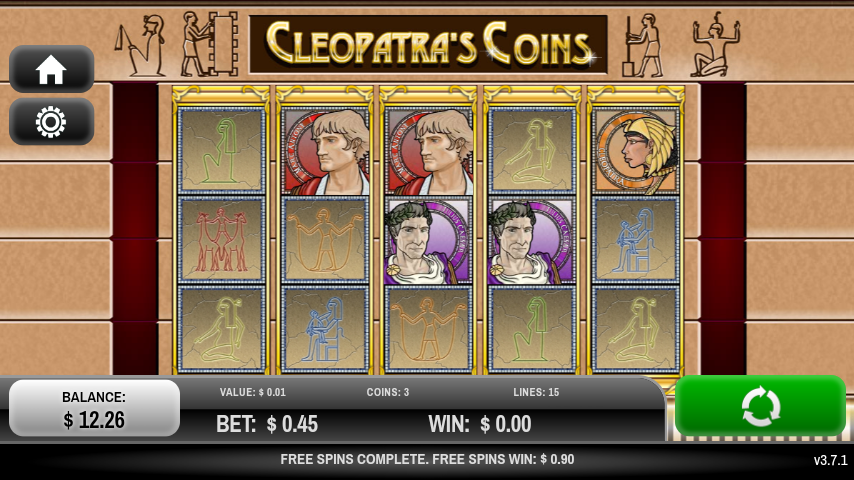Image resolution: width=854 pixels, height=480 pixels.
Task: Open the gear settings menu
Action: click(51, 122)
